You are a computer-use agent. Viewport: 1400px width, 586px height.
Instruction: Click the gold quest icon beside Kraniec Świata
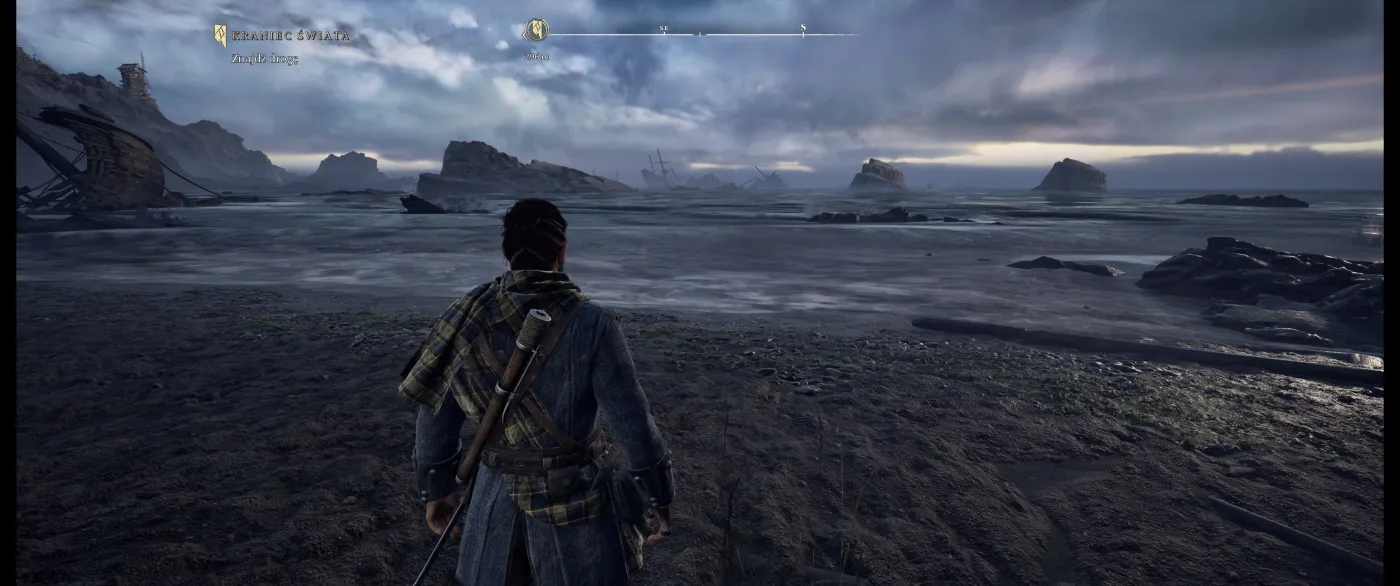point(220,36)
